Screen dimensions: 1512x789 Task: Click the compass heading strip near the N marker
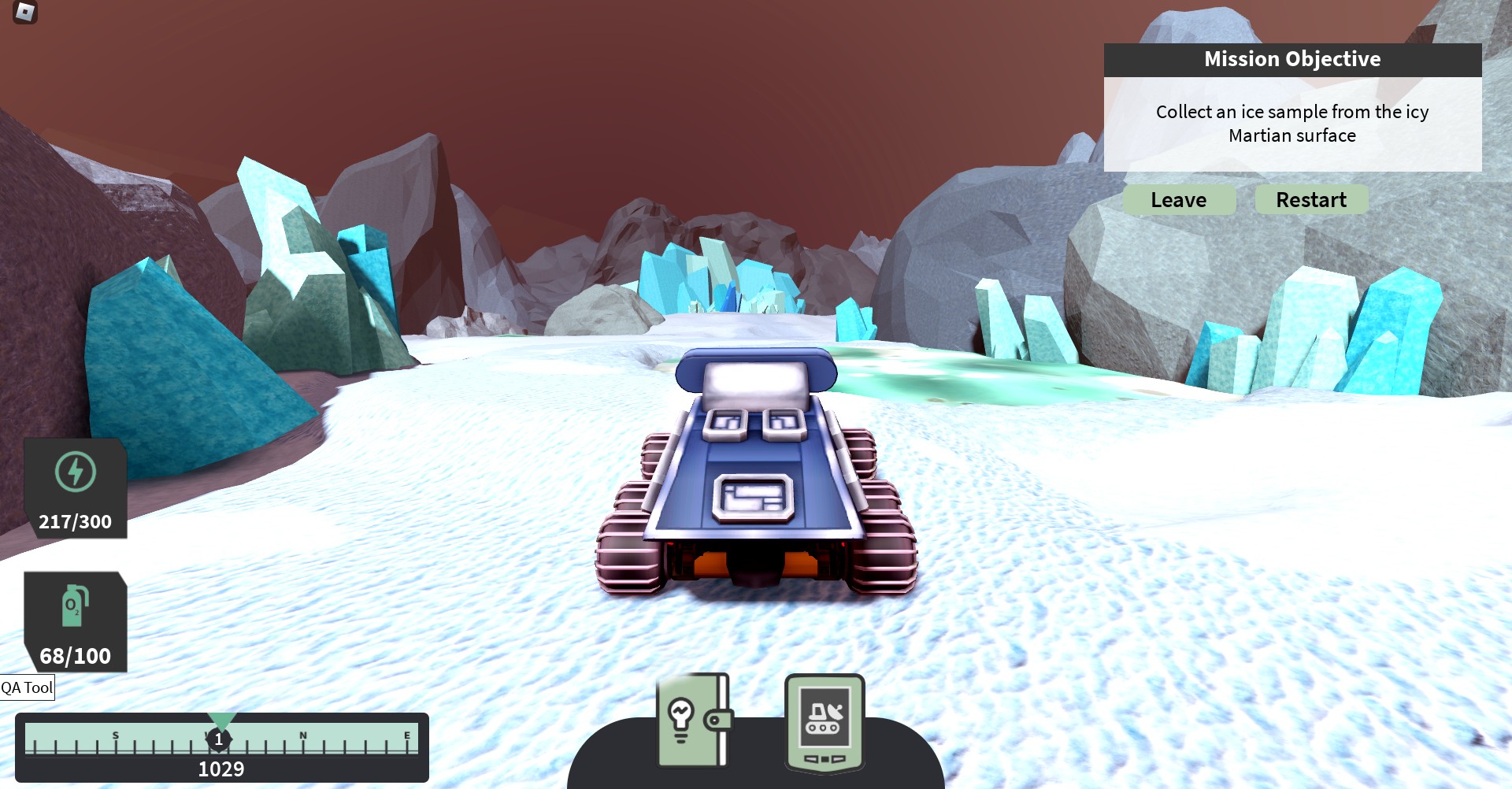[303, 736]
